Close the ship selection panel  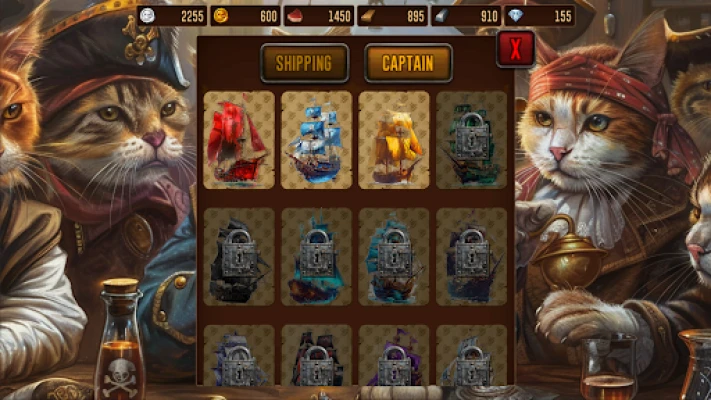516,48
